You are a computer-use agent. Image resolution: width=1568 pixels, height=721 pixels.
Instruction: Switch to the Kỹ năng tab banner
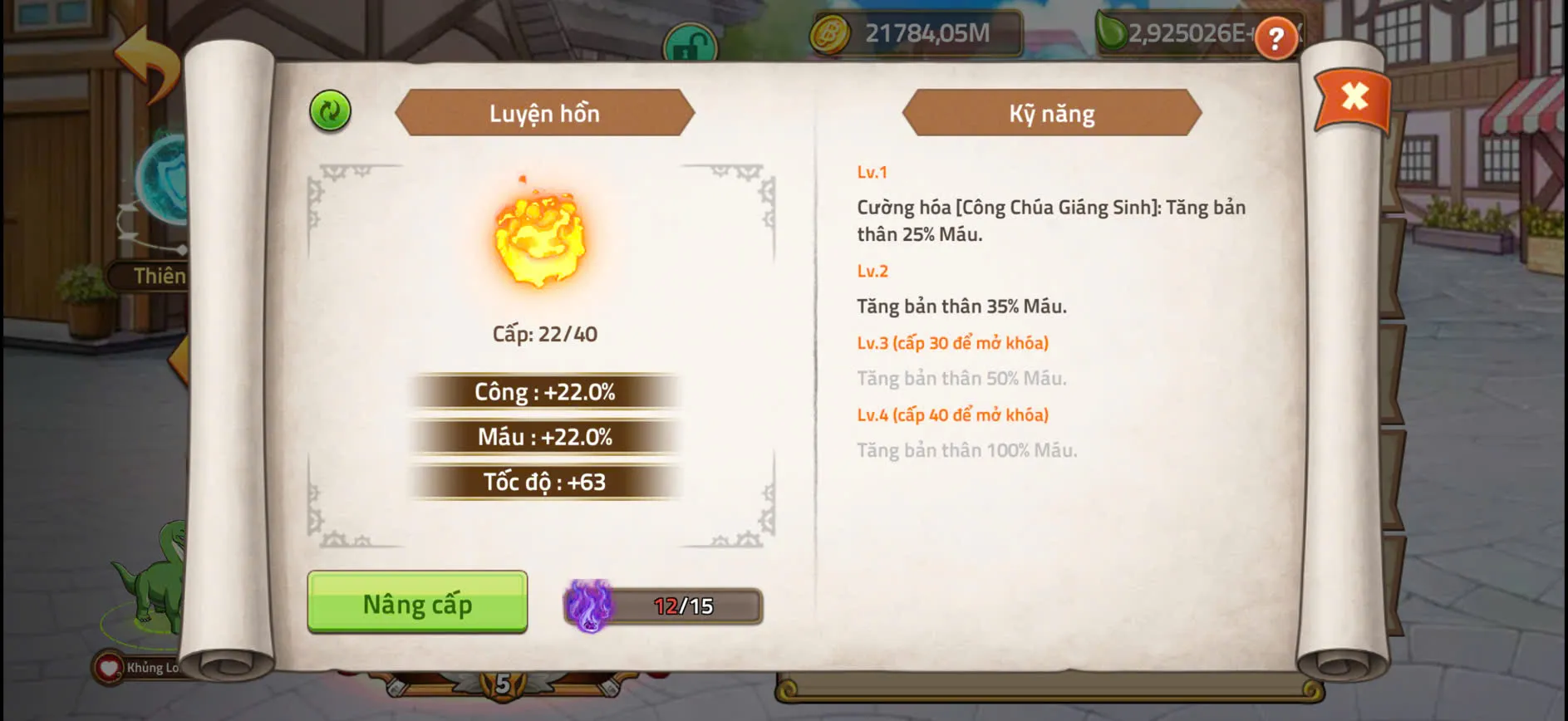tap(1049, 114)
